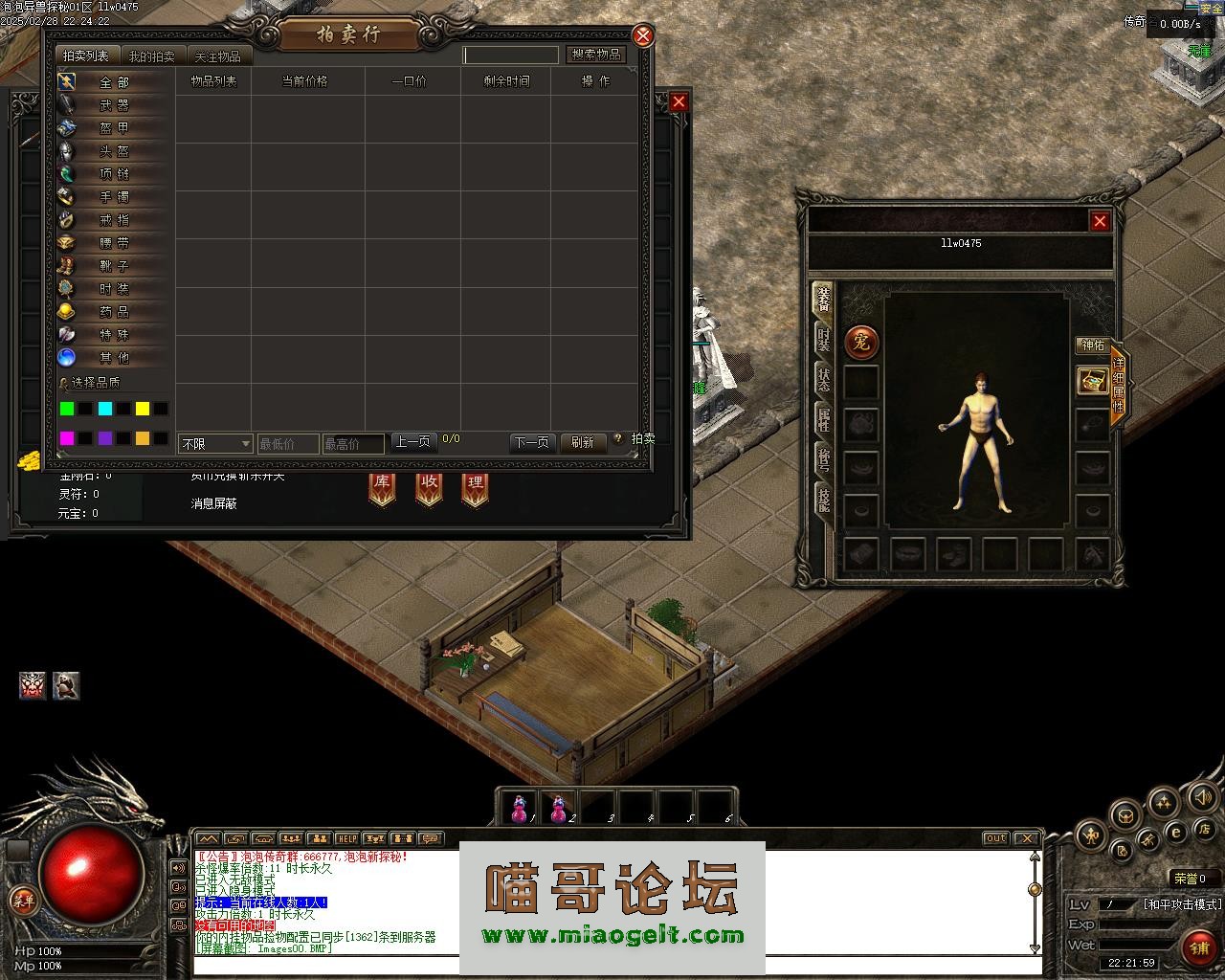This screenshot has width=1225, height=980.
Task: Use the first hotbar potion
Action: [520, 808]
